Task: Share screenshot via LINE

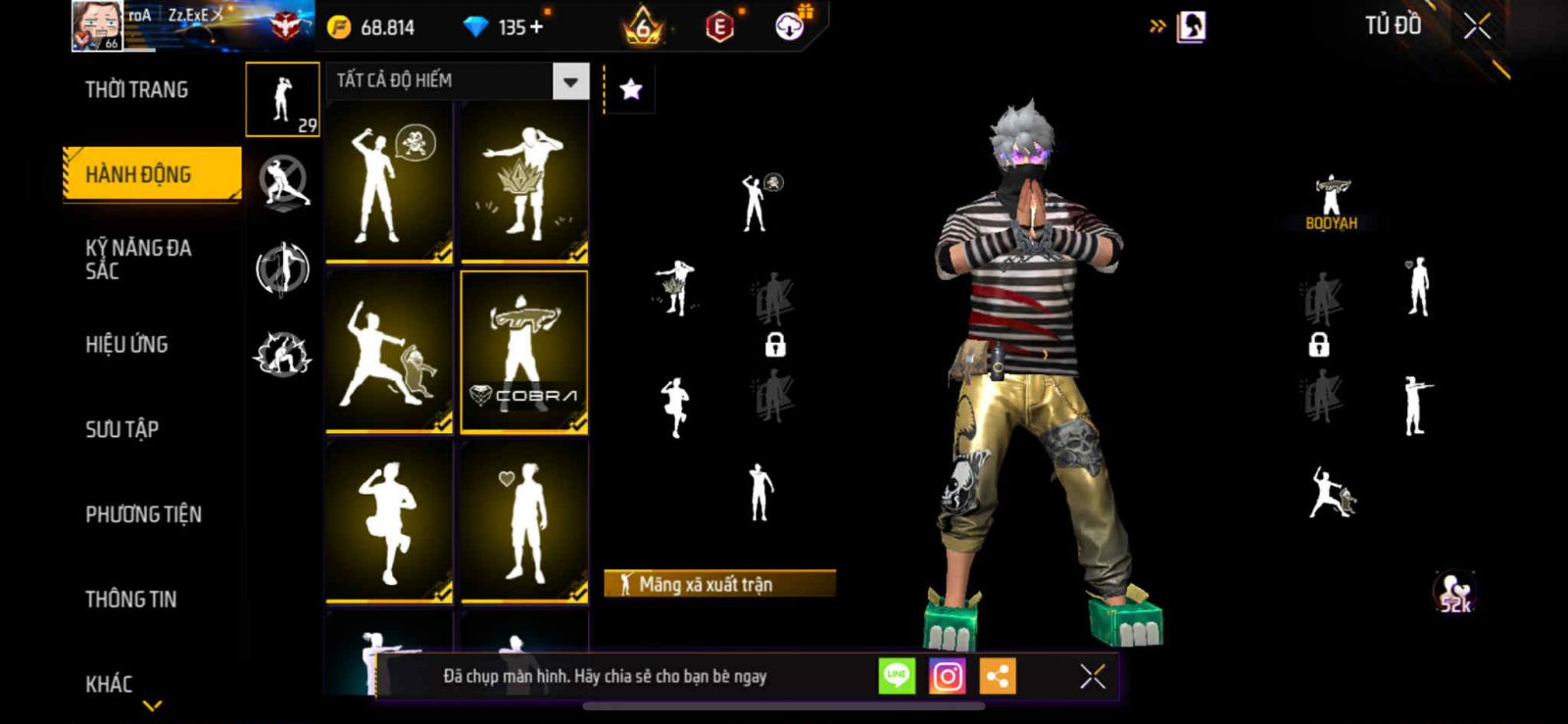Action: tap(897, 676)
